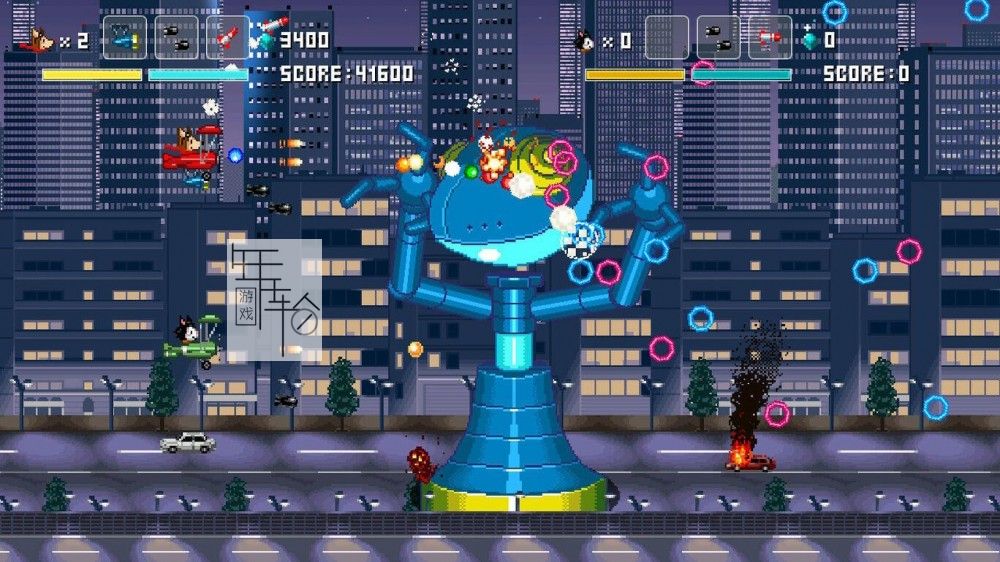Image resolution: width=1000 pixels, height=562 pixels.
Task: Click the black cat pilot portrait icon
Action: click(x=584, y=41)
